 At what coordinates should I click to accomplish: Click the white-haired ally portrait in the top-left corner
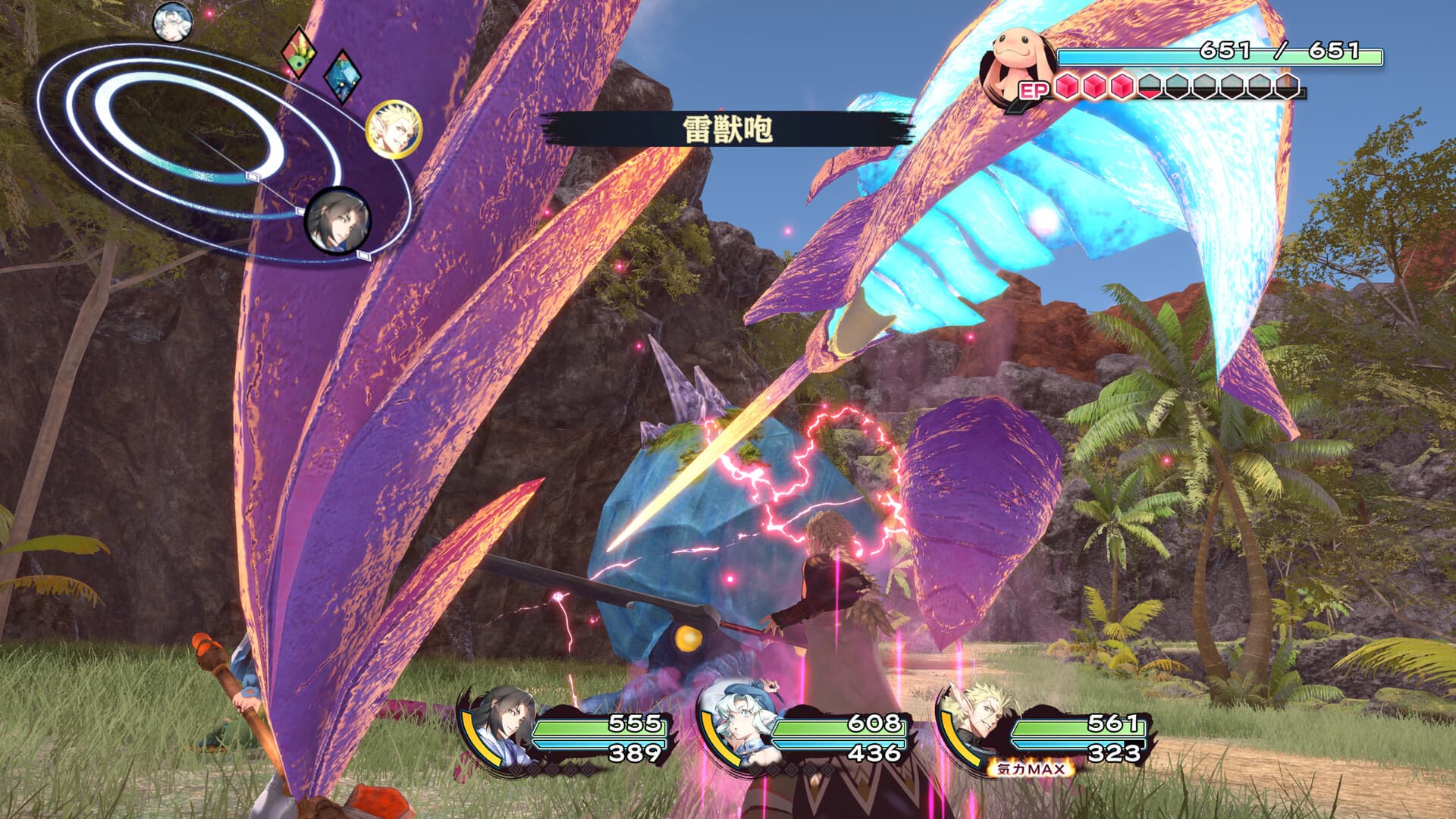[173, 23]
